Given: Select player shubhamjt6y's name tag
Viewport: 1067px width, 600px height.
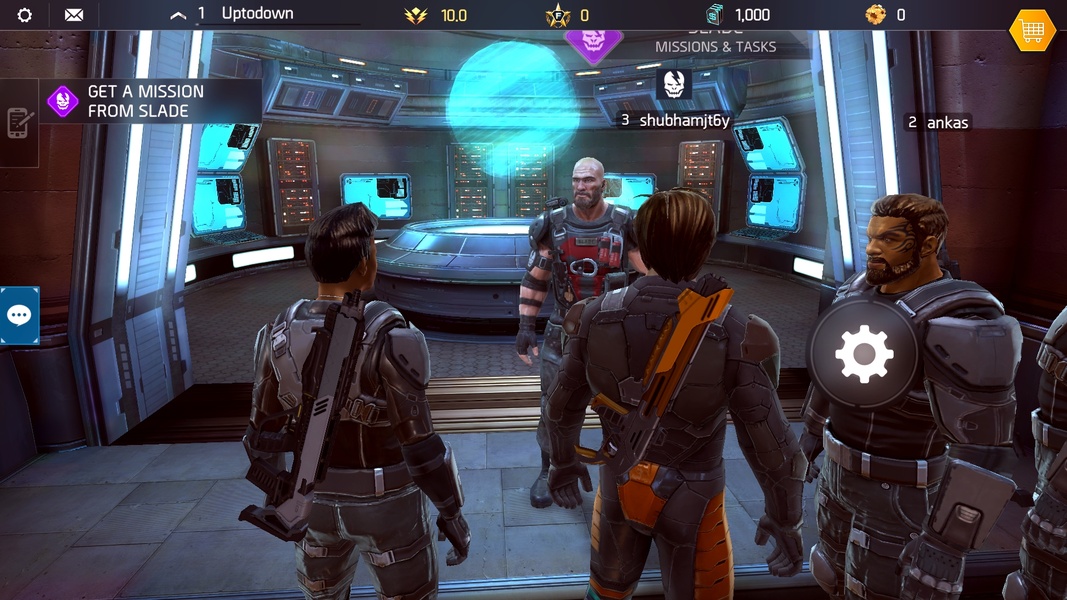Looking at the screenshot, I should (675, 120).
